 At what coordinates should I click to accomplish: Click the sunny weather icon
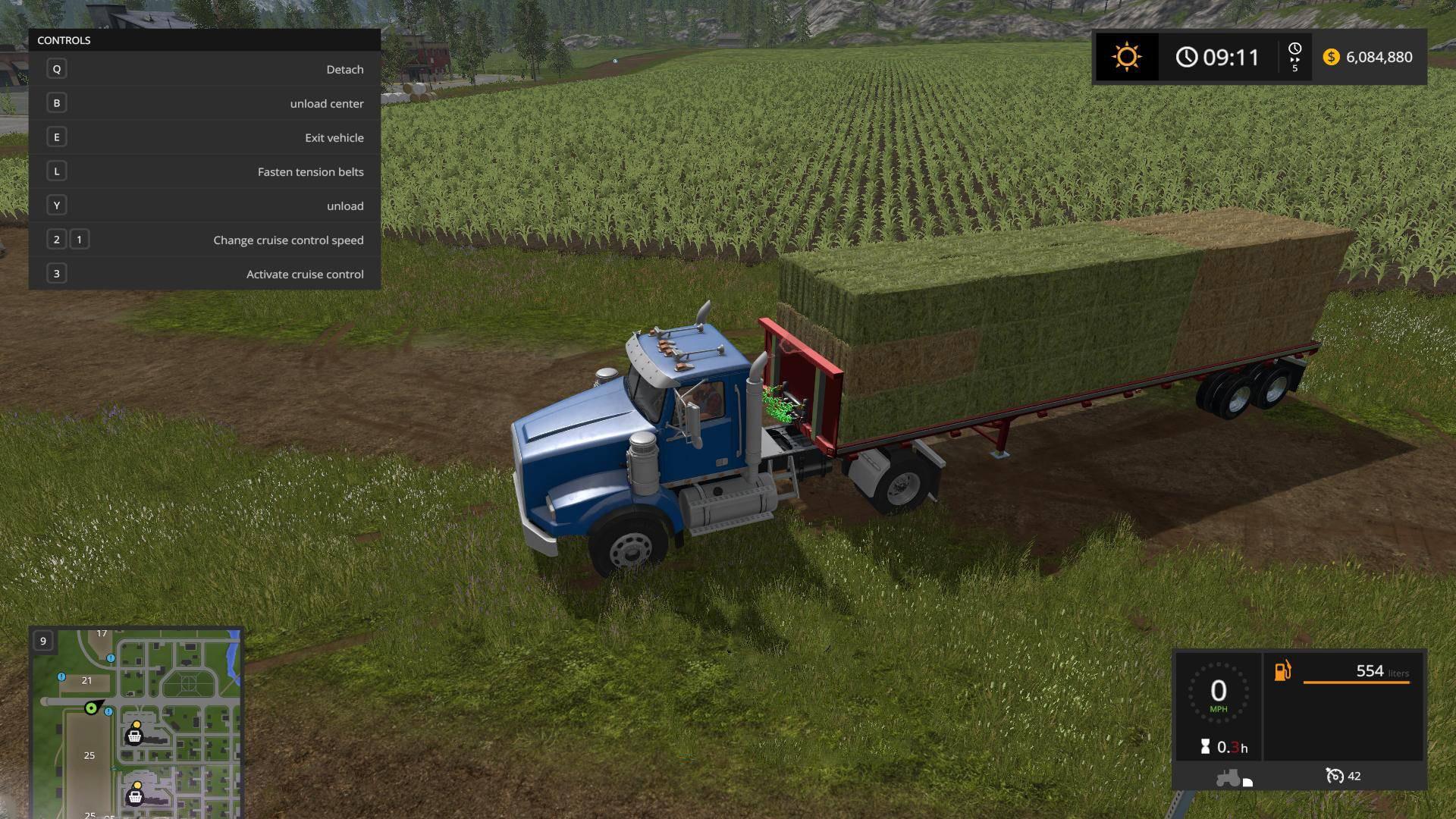(x=1126, y=57)
